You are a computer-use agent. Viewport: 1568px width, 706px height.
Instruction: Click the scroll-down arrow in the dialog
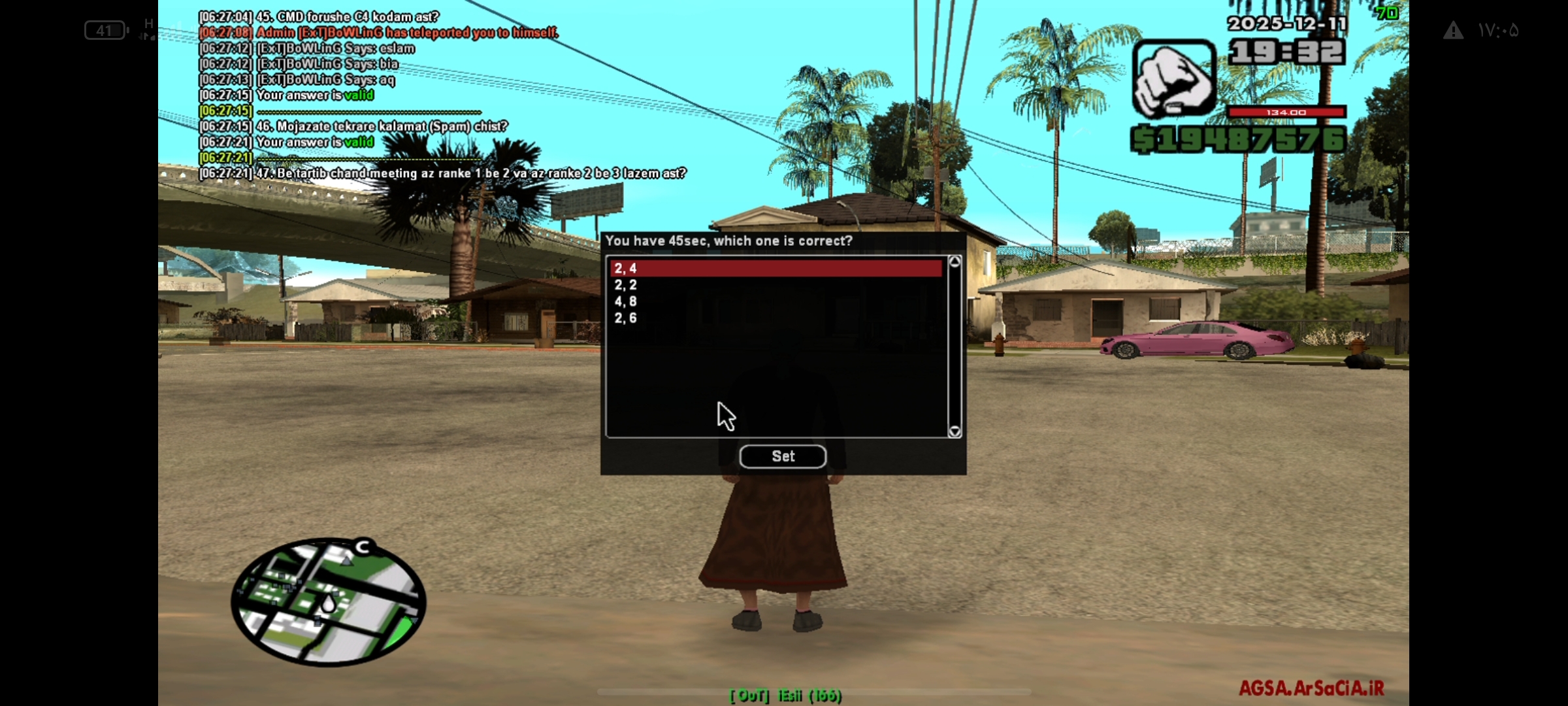[x=953, y=431]
